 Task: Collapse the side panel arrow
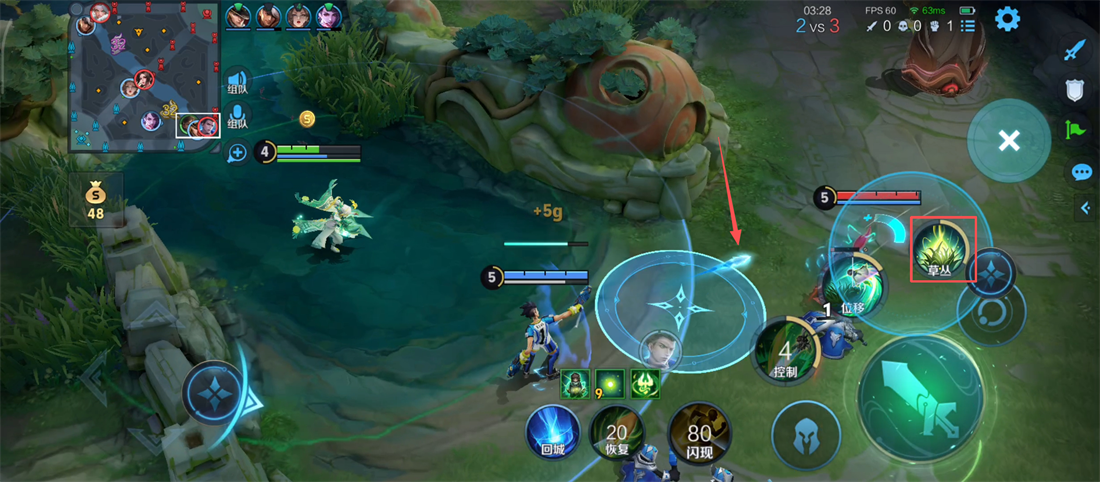pos(1086,208)
